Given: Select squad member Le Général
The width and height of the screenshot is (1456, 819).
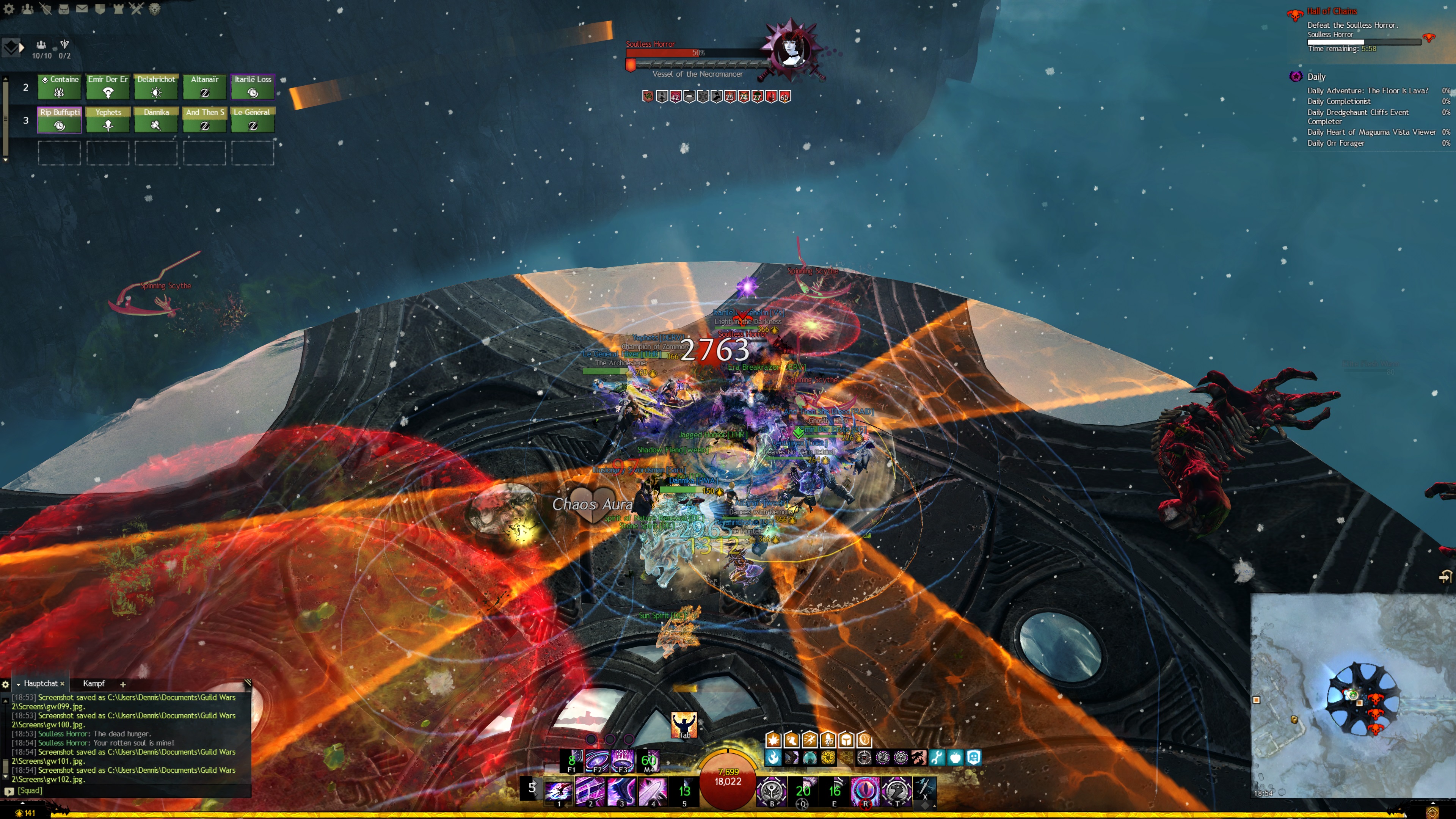Looking at the screenshot, I should click(253, 120).
